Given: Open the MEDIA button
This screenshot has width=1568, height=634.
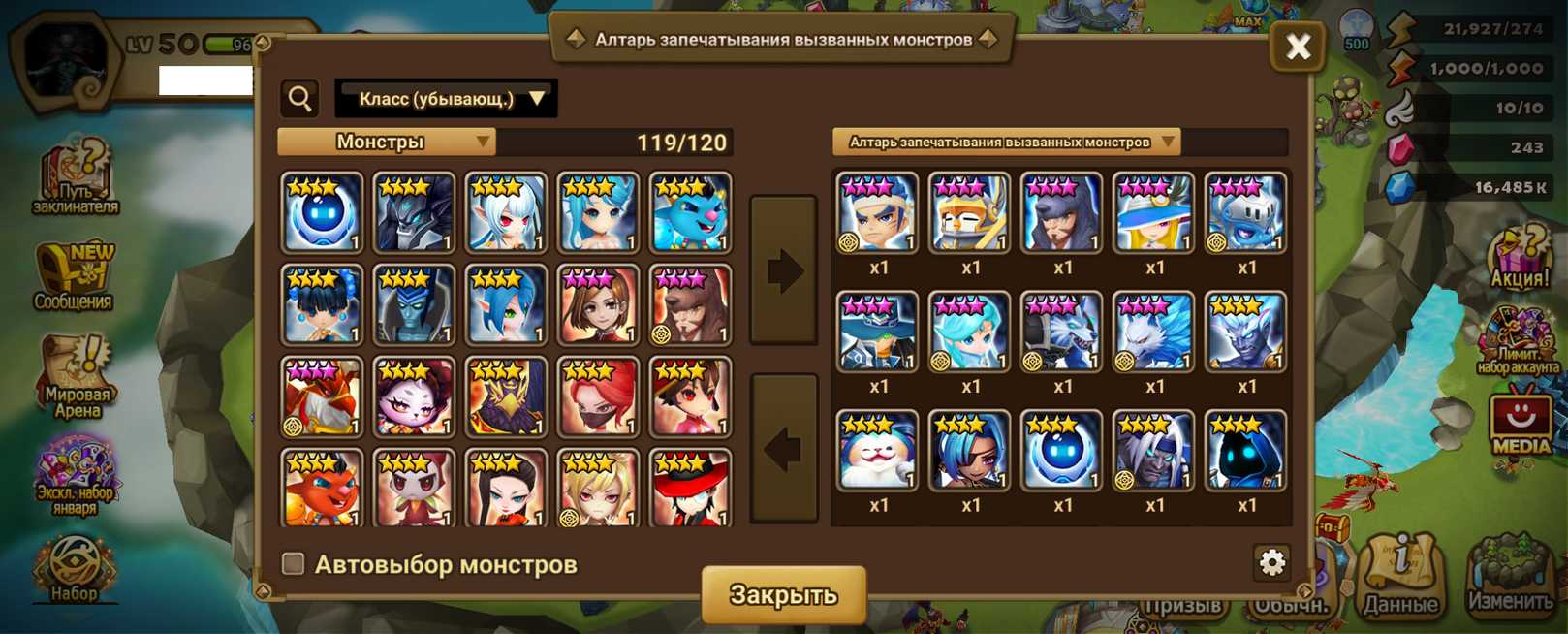Looking at the screenshot, I should pos(1520,423).
